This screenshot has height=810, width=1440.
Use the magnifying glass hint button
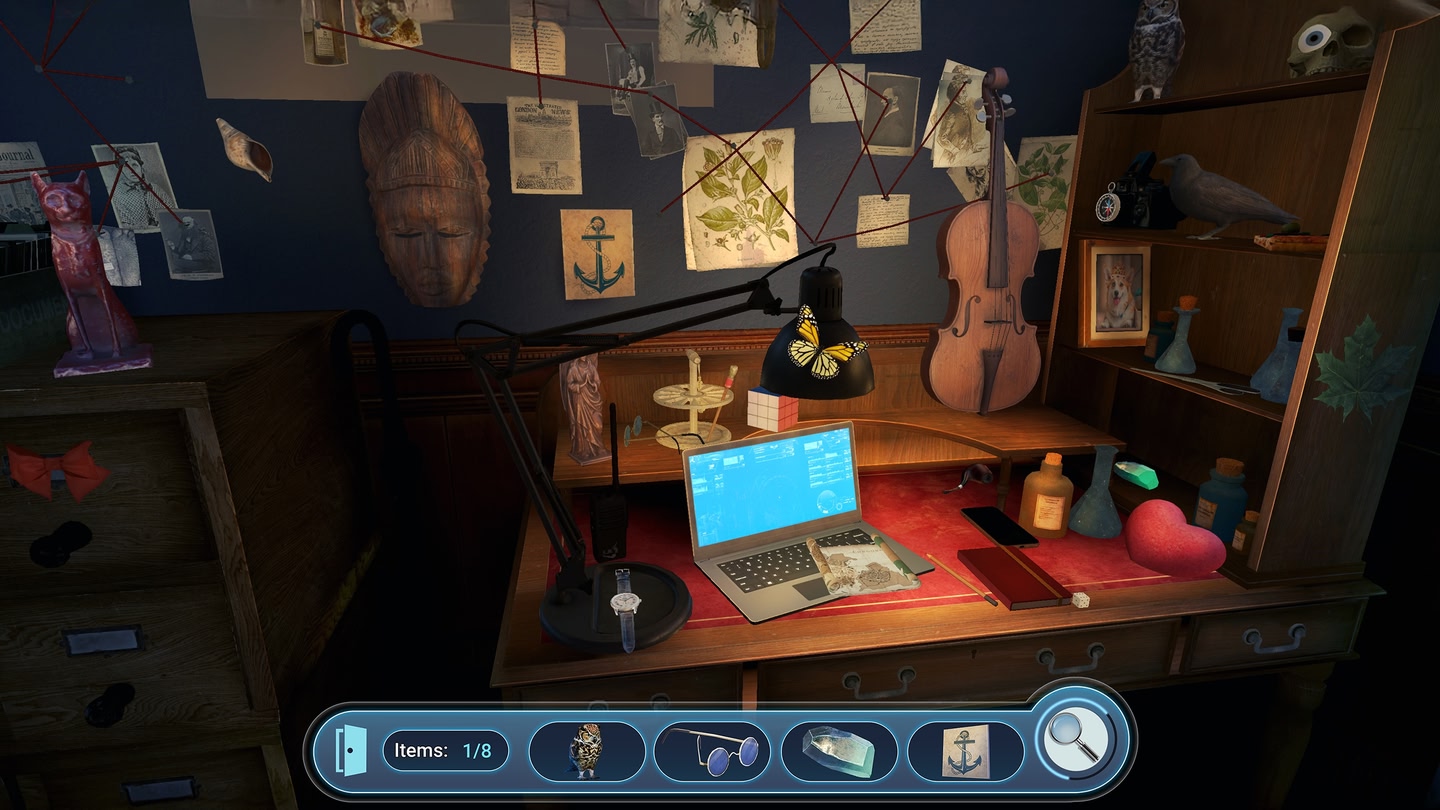click(1073, 740)
